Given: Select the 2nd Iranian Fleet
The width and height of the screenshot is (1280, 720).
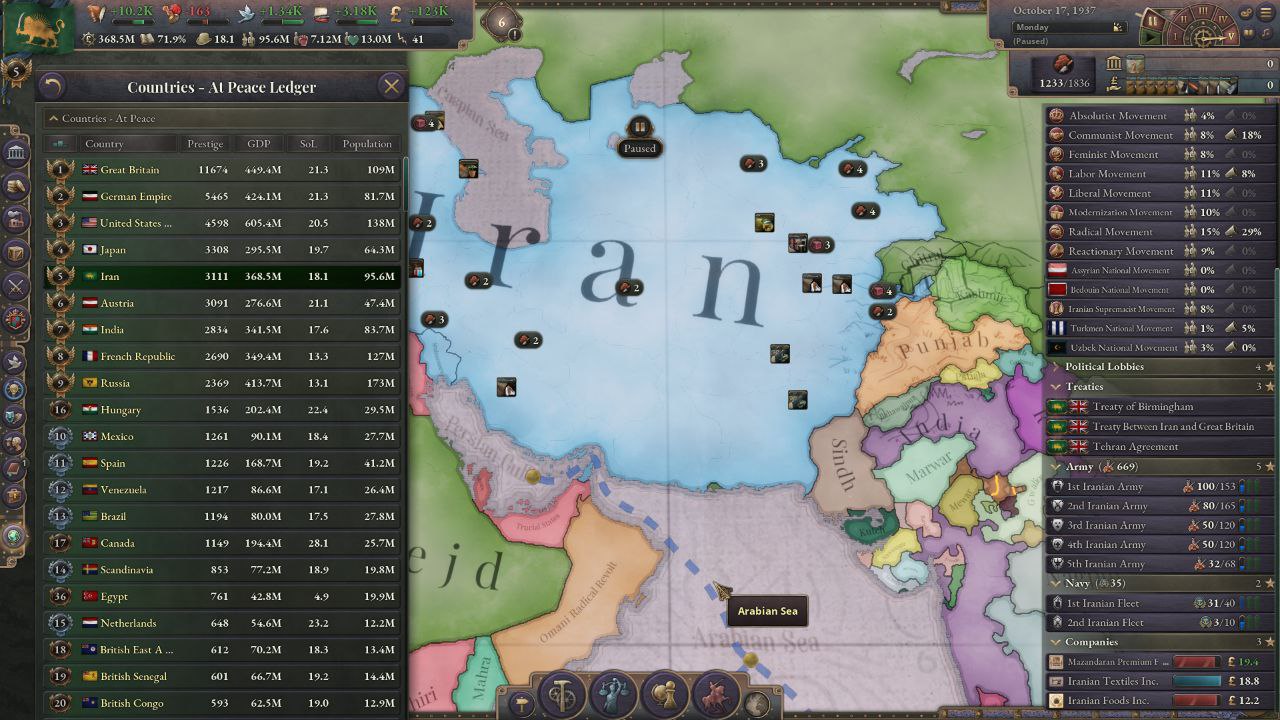Looking at the screenshot, I should pyautogui.click(x=1108, y=623).
